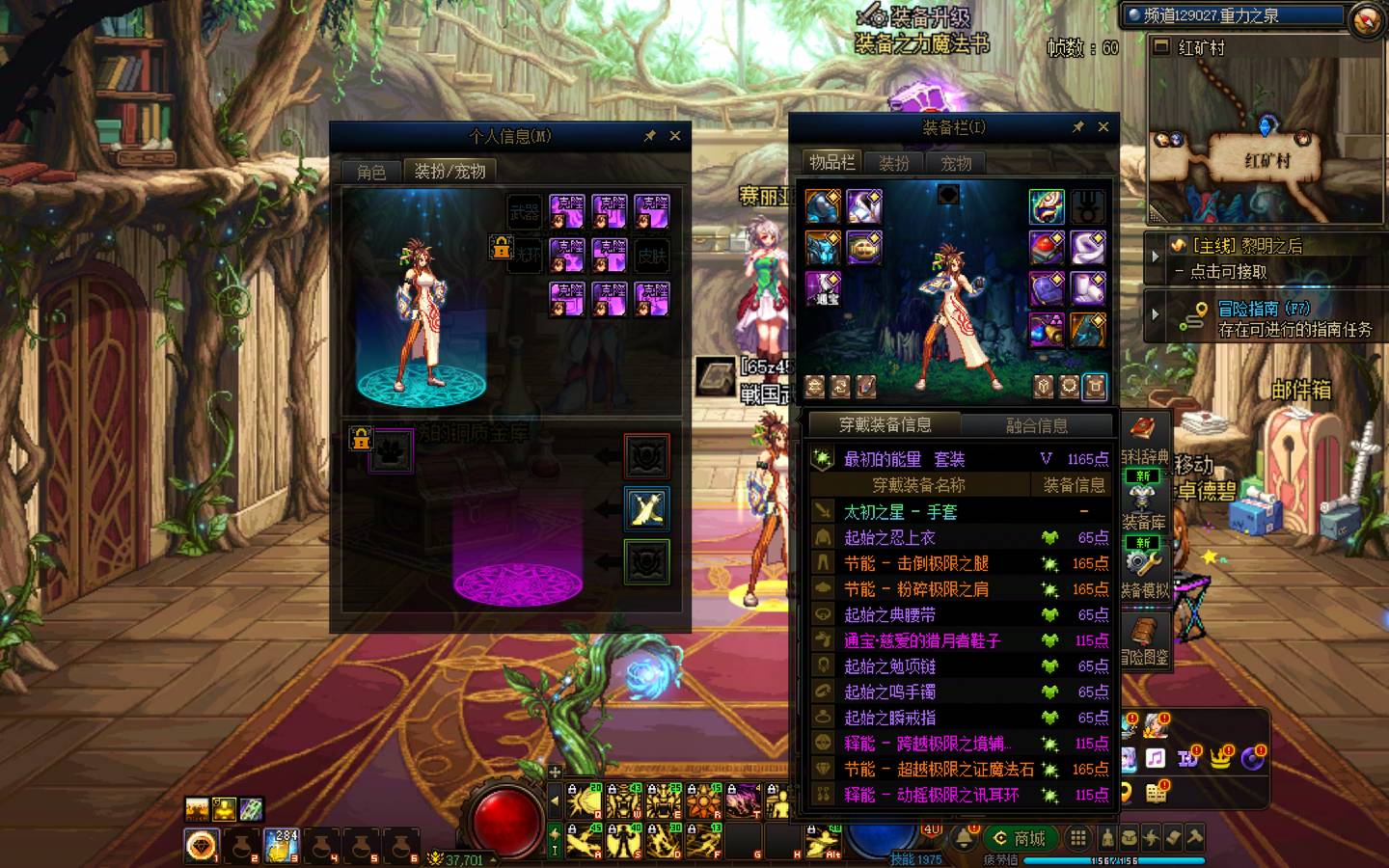Switch to 装扮 tab in equipment window
The height and width of the screenshot is (868, 1389).
894,163
